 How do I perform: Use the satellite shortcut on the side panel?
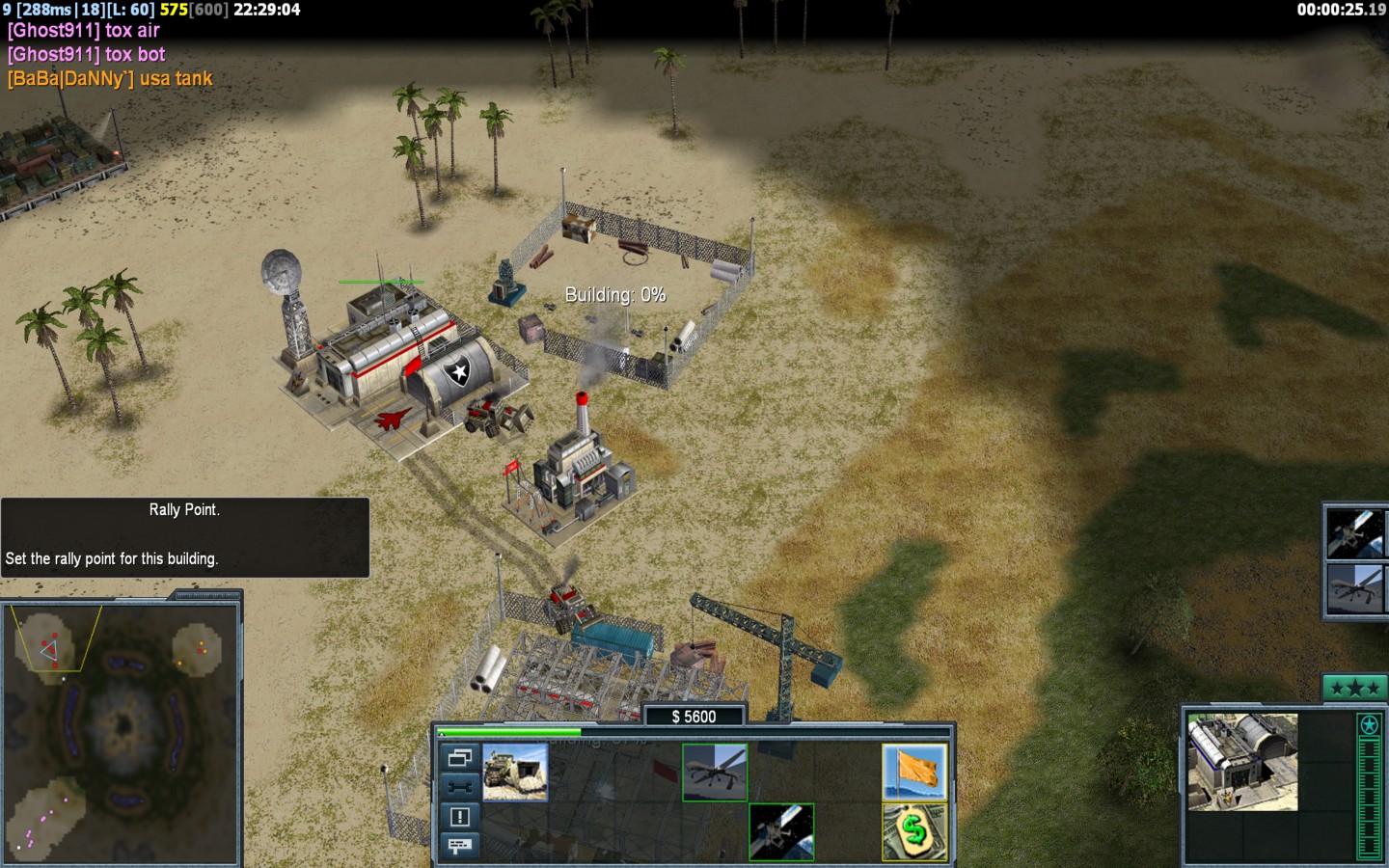click(1356, 533)
